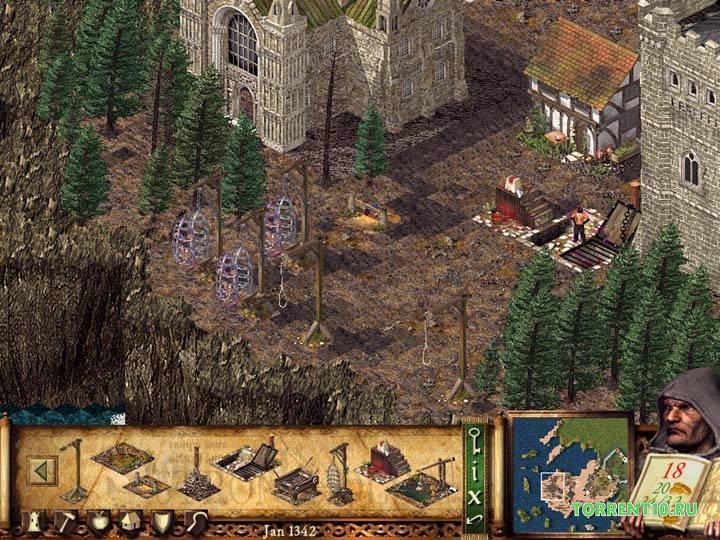
Task: Choose the cesspit building icon
Action: click(x=122, y=456)
